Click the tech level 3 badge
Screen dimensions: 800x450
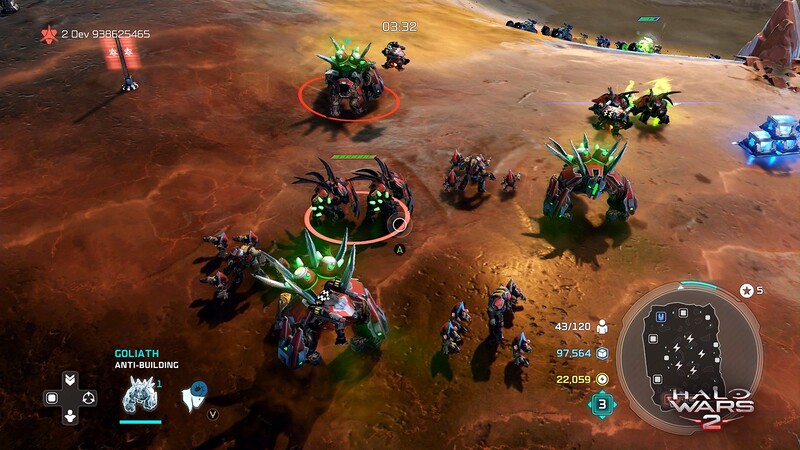[600, 404]
